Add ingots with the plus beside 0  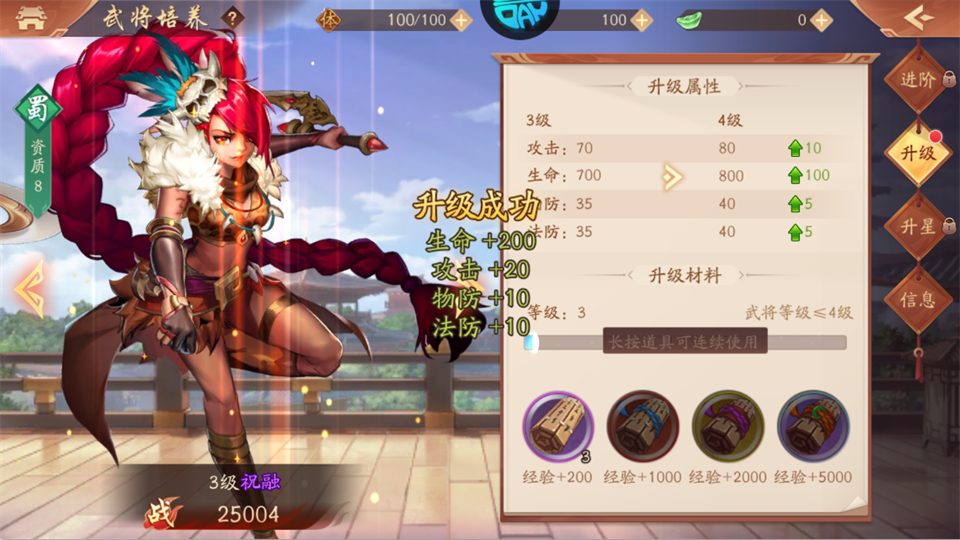[x=821, y=19]
